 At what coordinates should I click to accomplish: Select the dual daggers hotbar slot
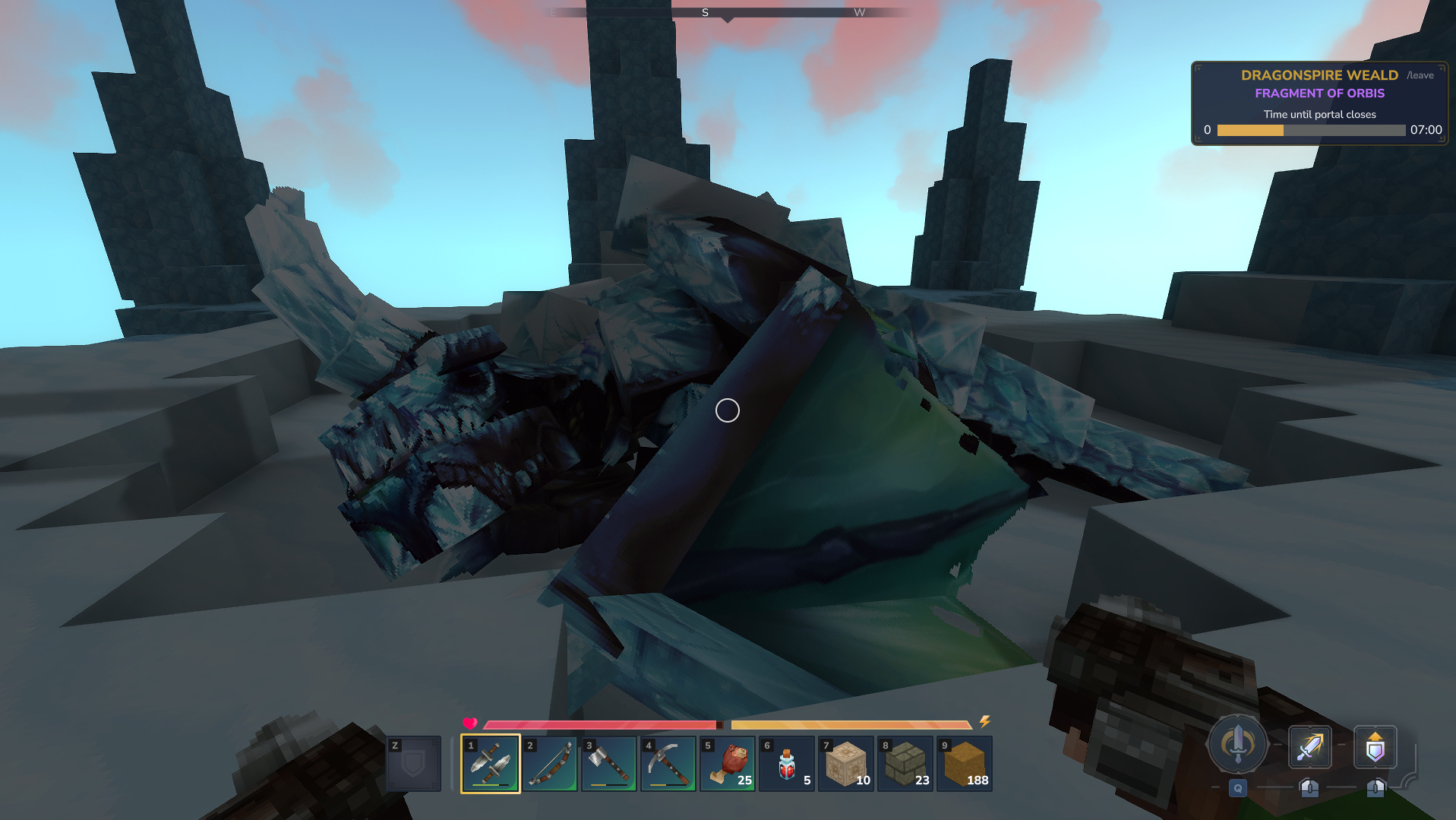coord(490,763)
